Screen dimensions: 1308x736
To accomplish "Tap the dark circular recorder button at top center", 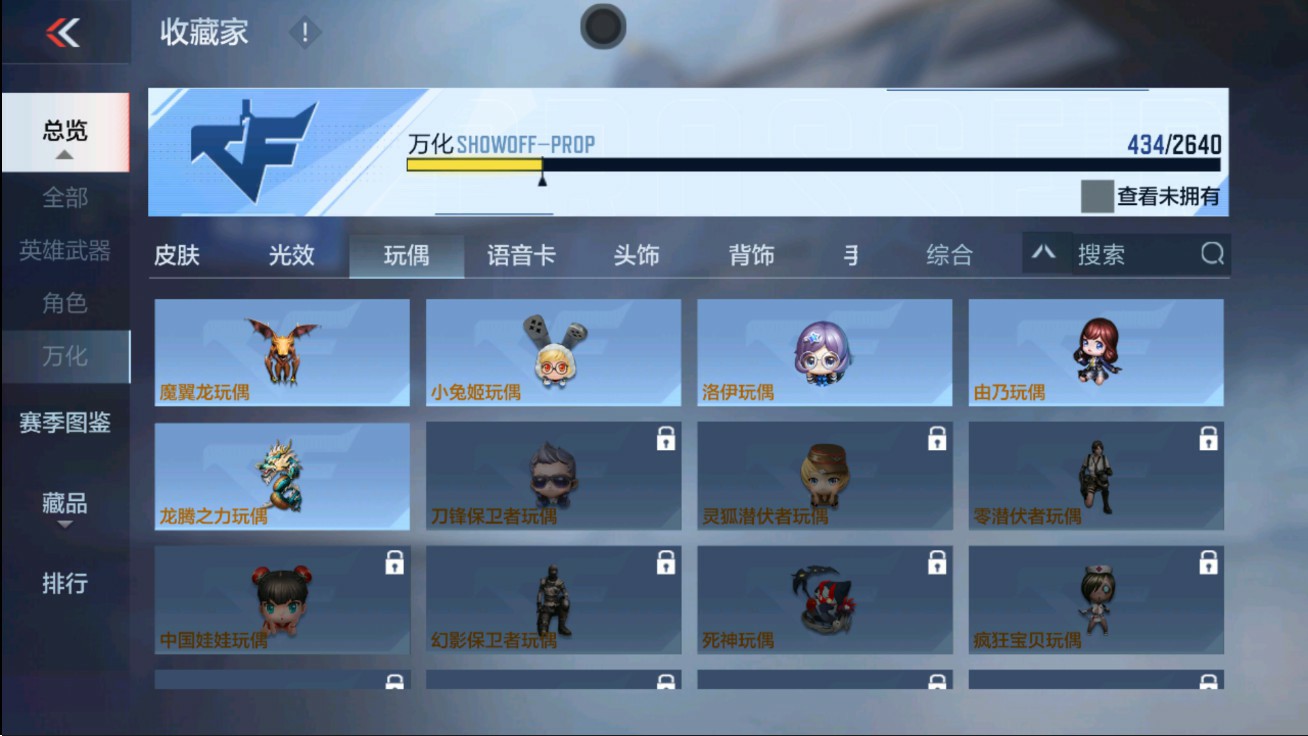I will 601,27.
